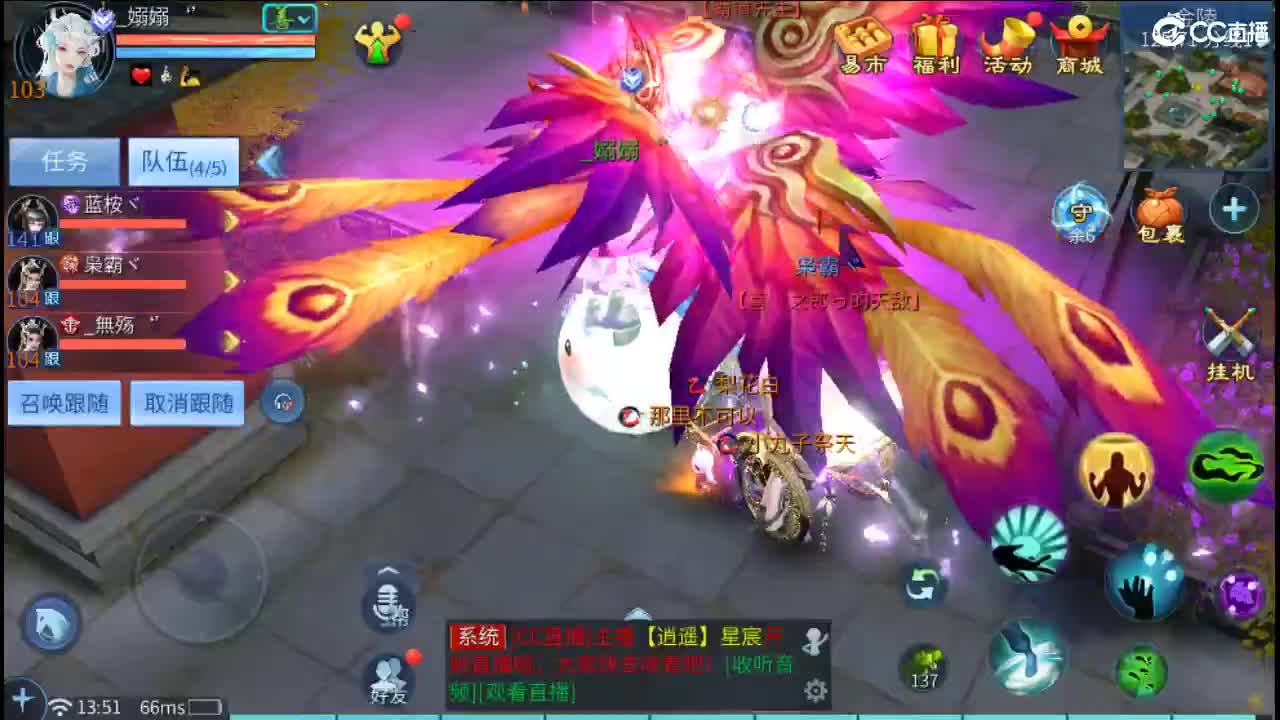Image resolution: width=1280 pixels, height=720 pixels.
Task: Toggle follow for teammate 蓝桉
Action: [51, 239]
